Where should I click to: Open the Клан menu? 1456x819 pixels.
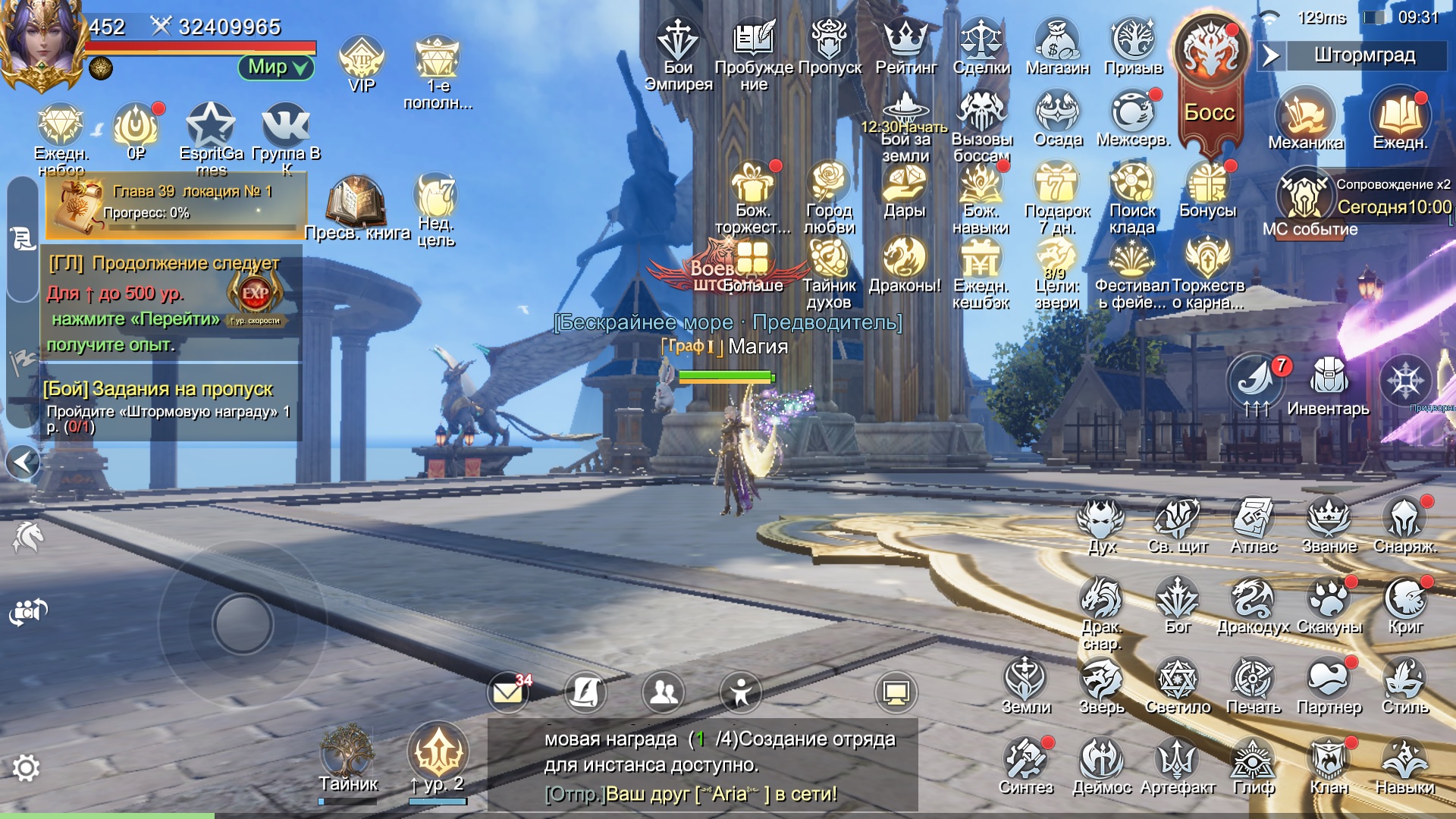[1329, 763]
